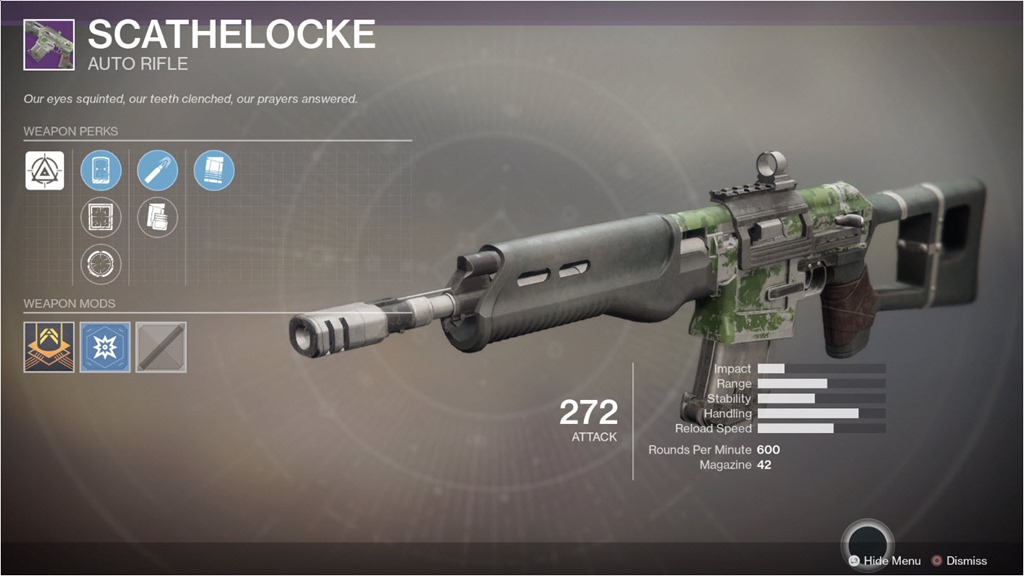The width and height of the screenshot is (1024, 576).
Task: Select the blue starburst weapon mod
Action: tap(104, 346)
